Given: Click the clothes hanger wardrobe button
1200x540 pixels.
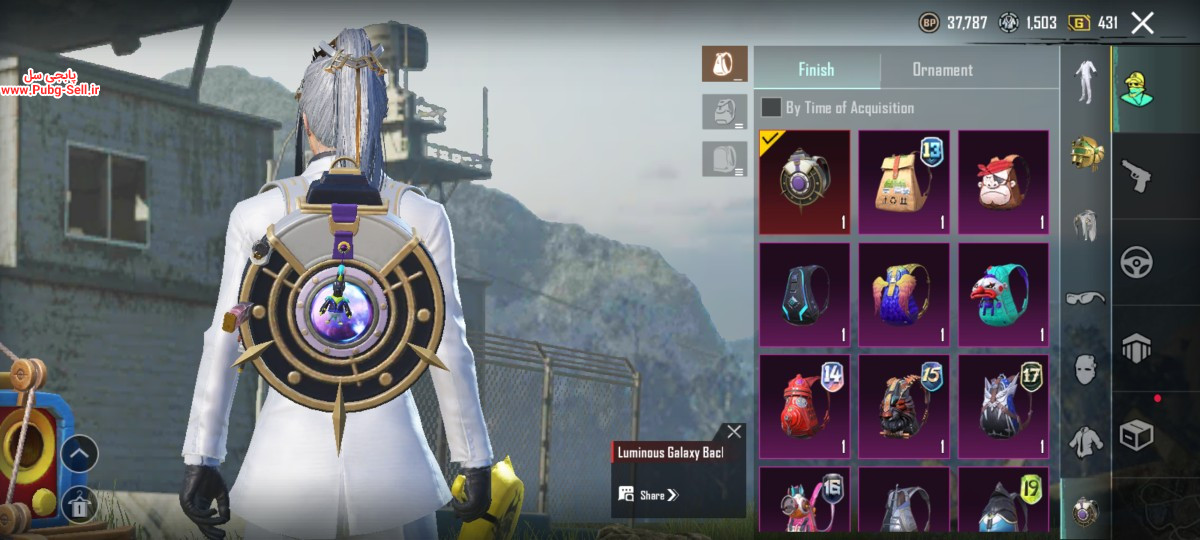Looking at the screenshot, I should point(79,504).
